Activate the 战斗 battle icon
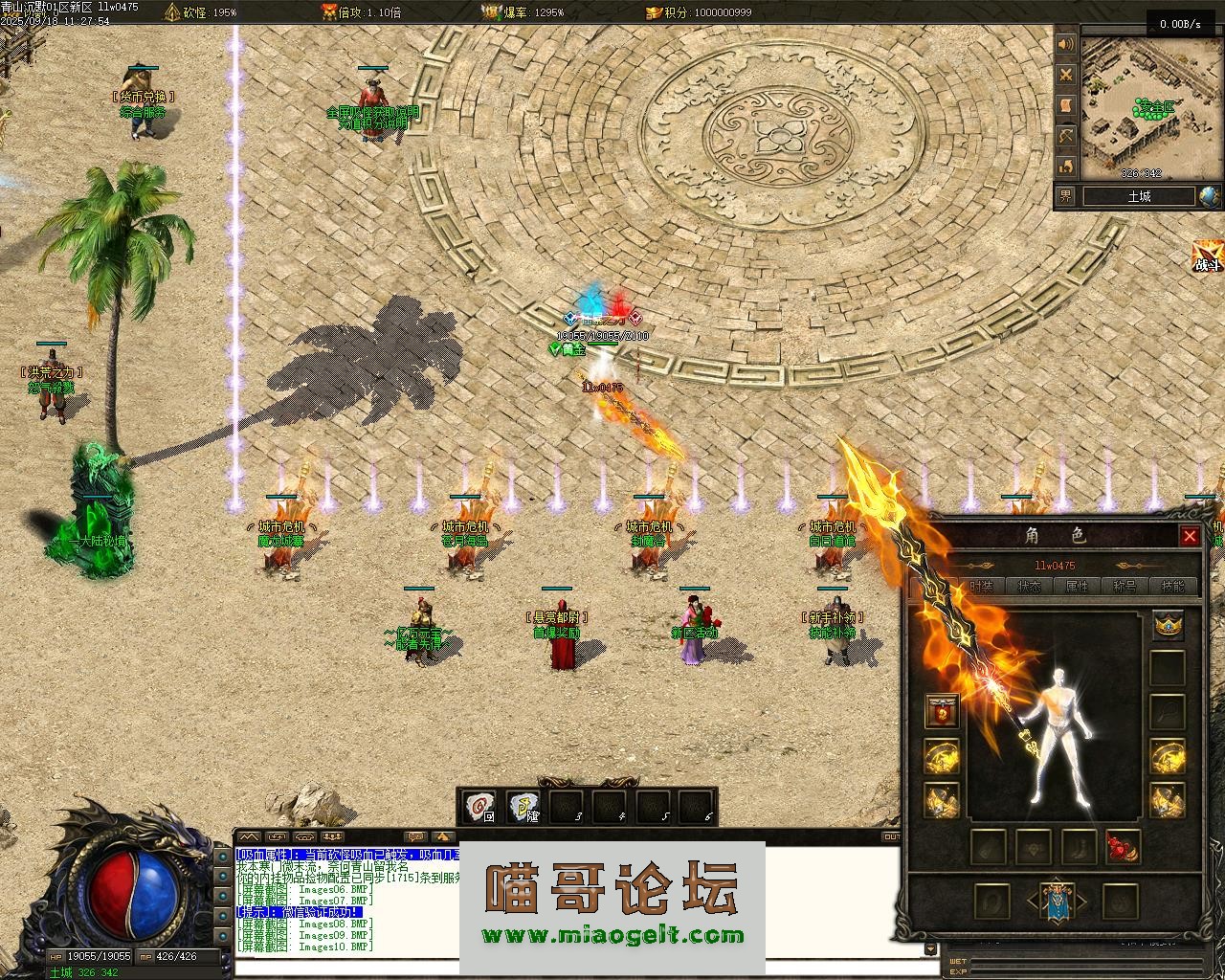The image size is (1225, 980). (x=1208, y=256)
